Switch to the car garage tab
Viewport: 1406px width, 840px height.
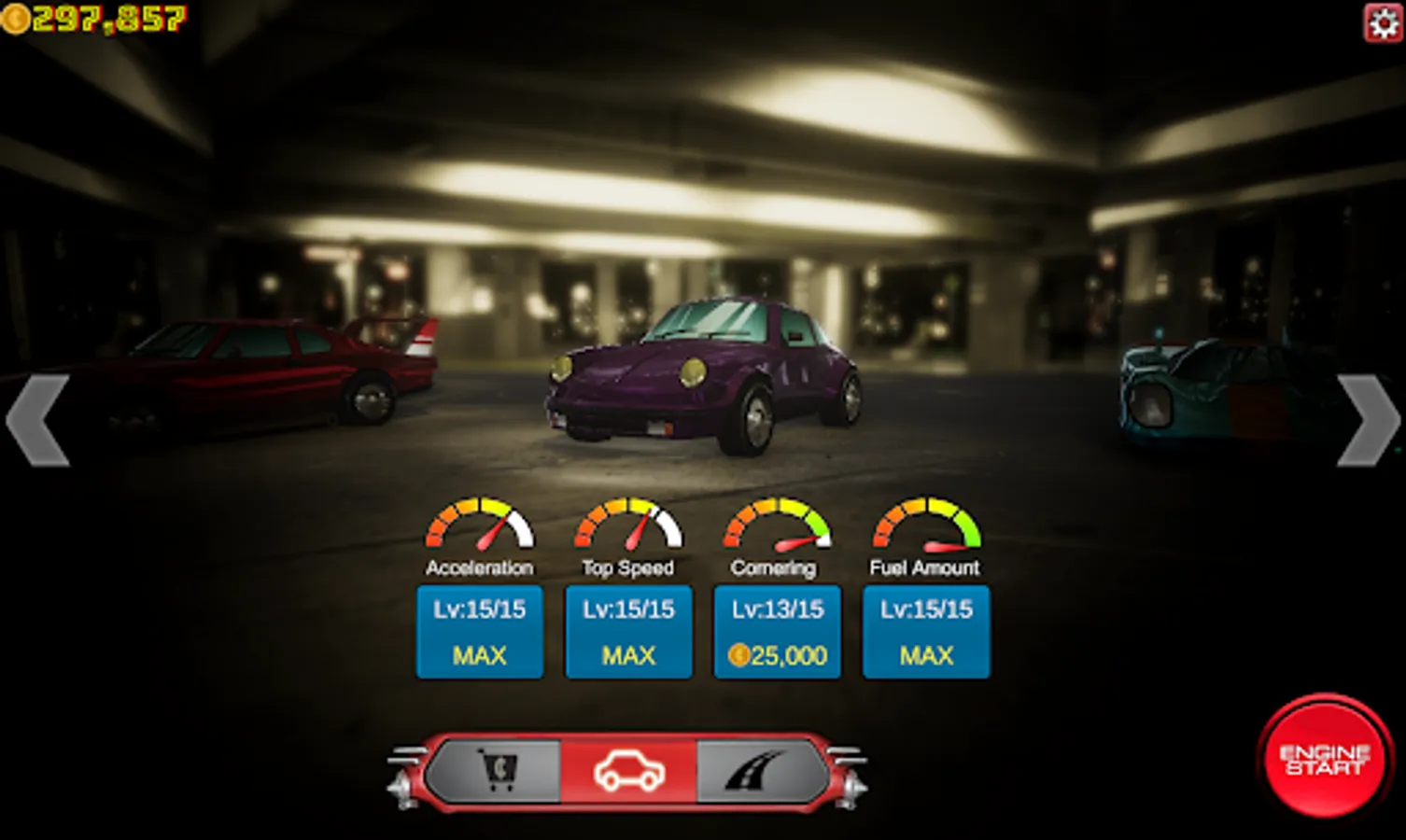pyautogui.click(x=628, y=772)
